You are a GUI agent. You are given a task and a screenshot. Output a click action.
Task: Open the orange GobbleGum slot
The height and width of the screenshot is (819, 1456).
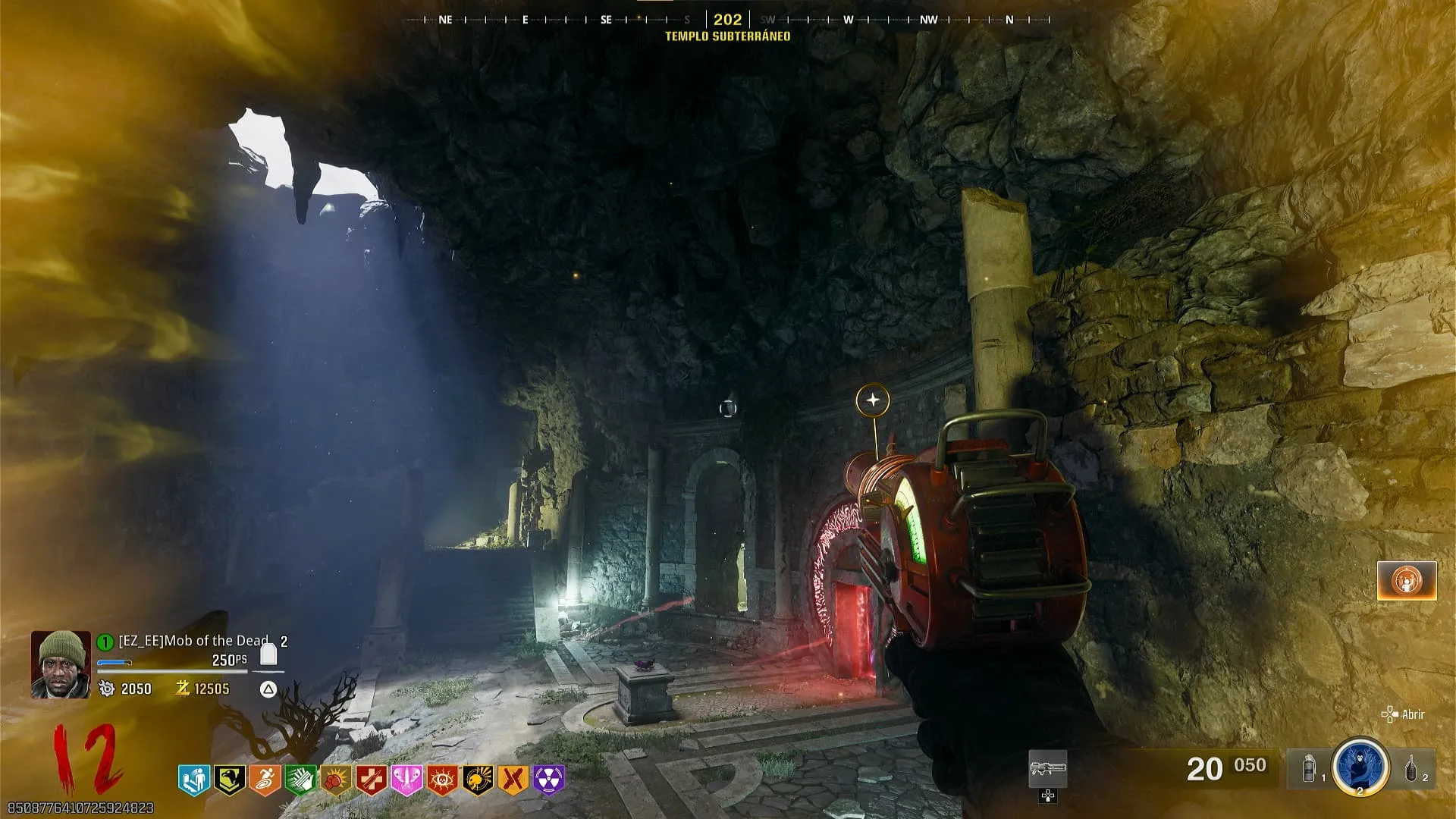pos(1407,581)
